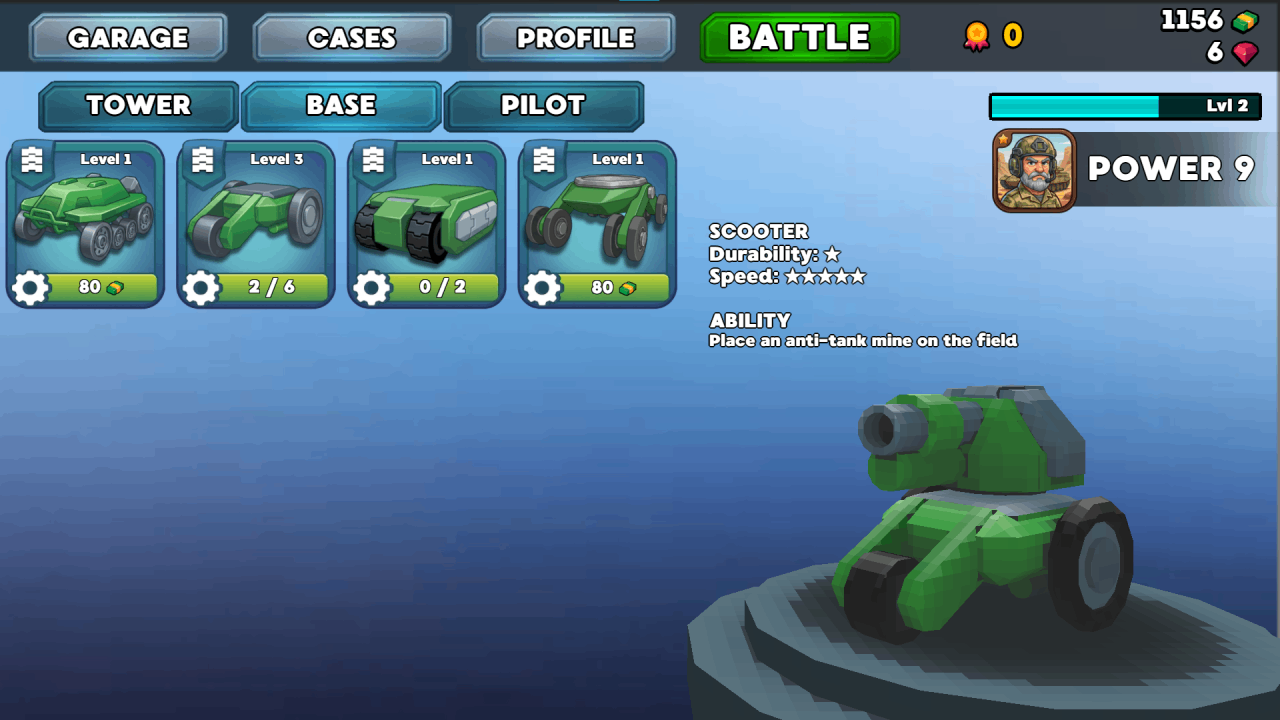Open the gear settings on the tracked base card

point(373,289)
